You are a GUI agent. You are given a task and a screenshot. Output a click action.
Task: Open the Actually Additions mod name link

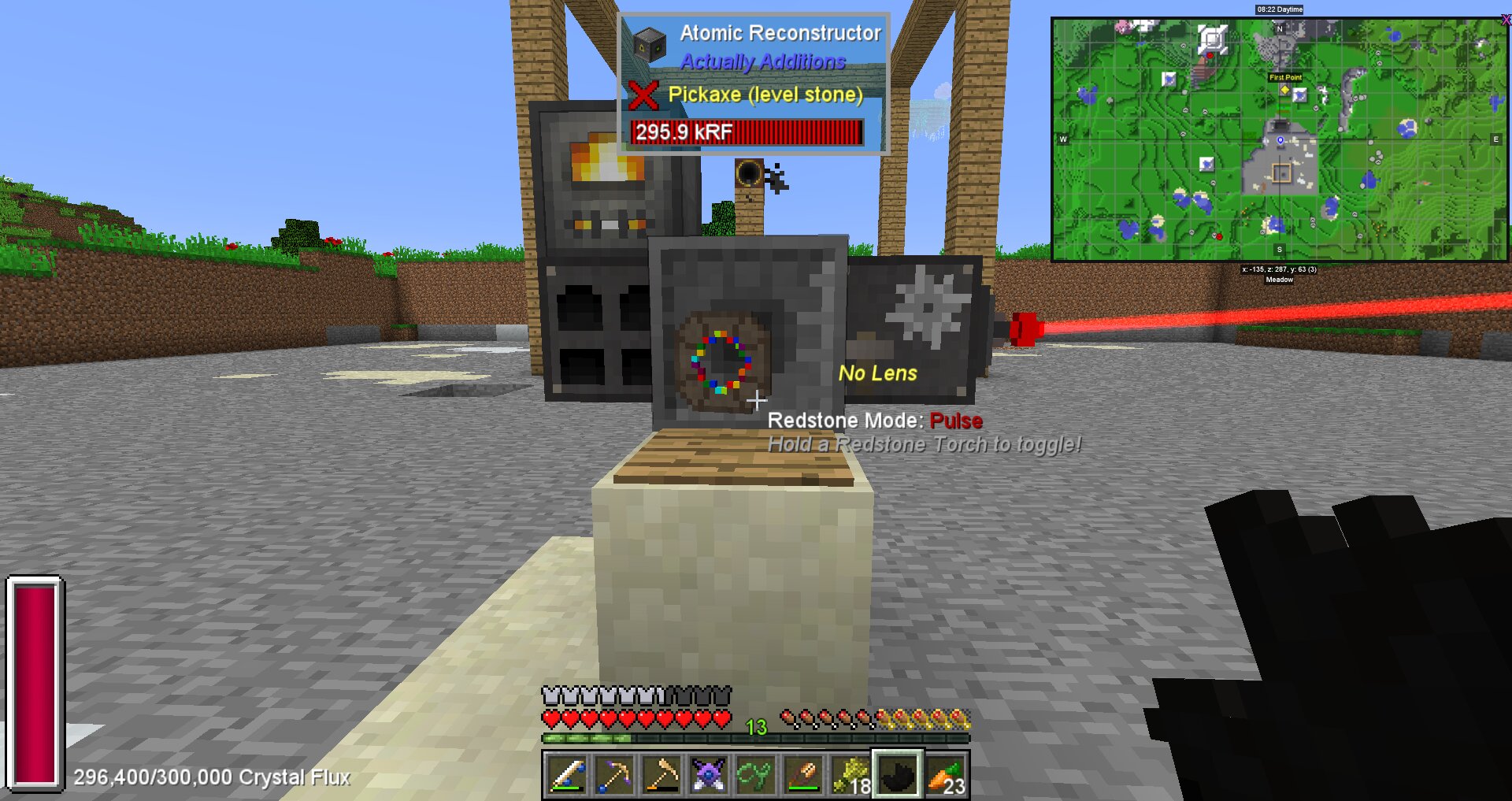coord(762,61)
